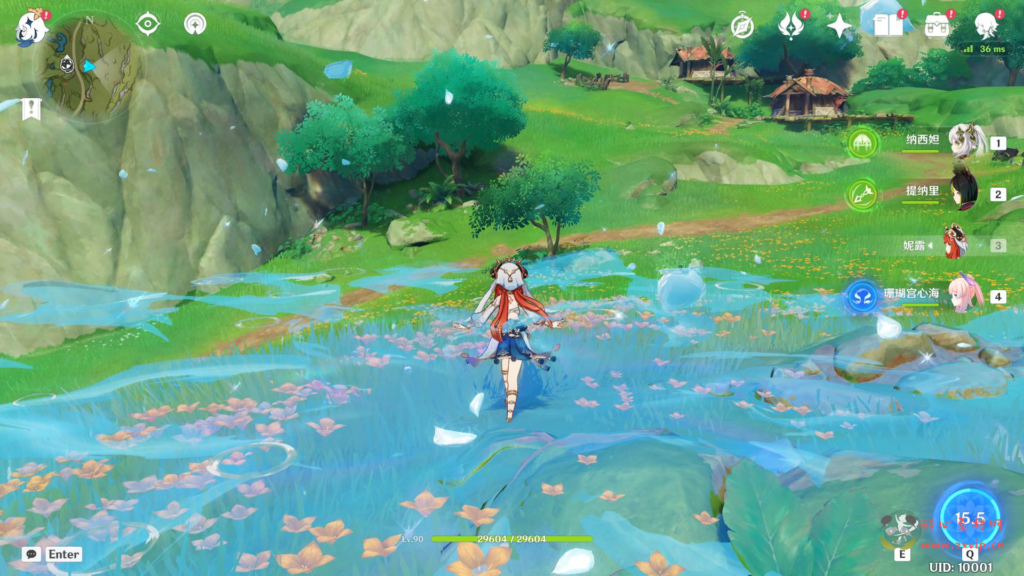This screenshot has height=576, width=1024.
Task: Open the compass icon in the top bar
Action: tap(742, 26)
